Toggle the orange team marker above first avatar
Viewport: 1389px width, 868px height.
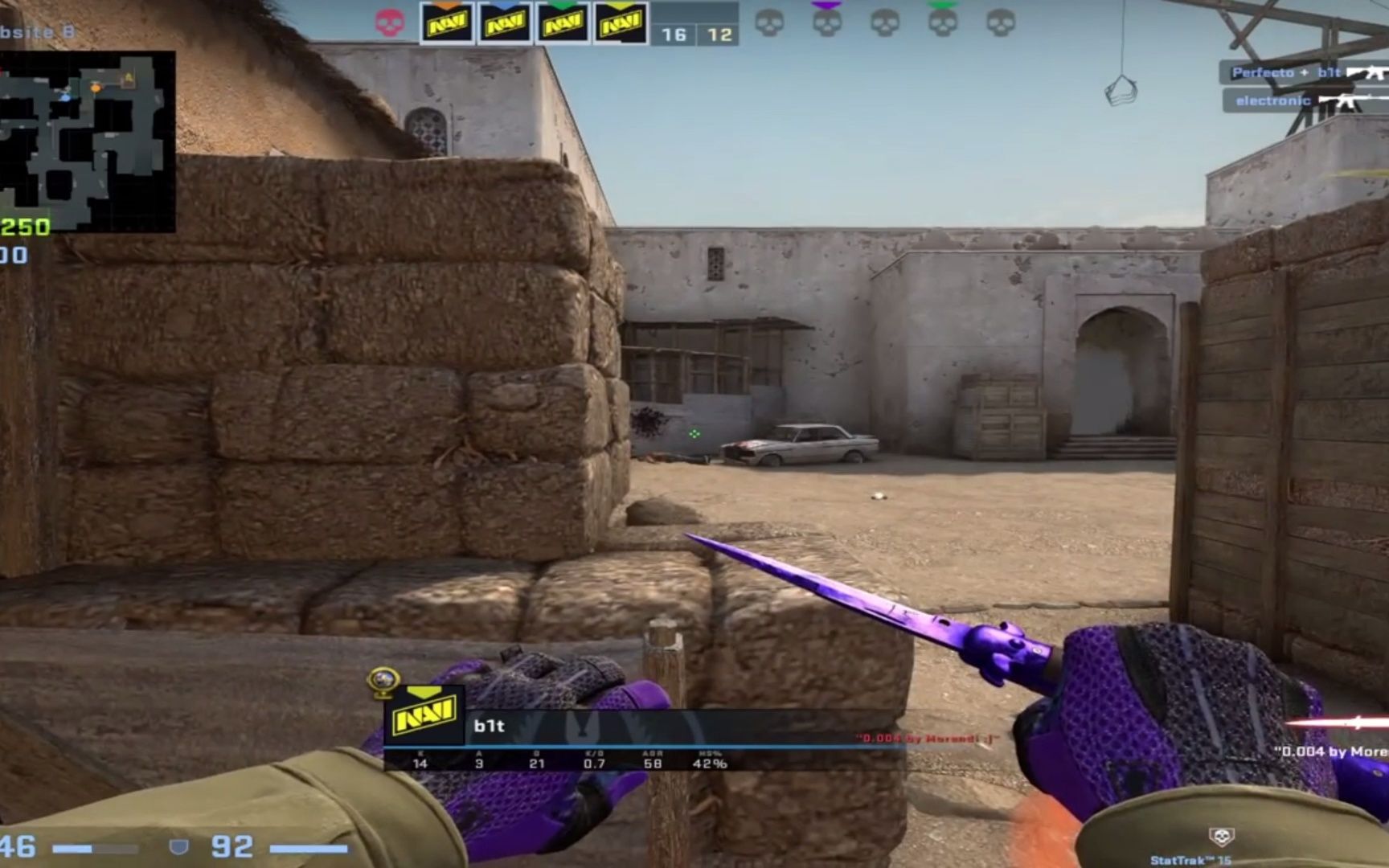pyautogui.click(x=445, y=5)
